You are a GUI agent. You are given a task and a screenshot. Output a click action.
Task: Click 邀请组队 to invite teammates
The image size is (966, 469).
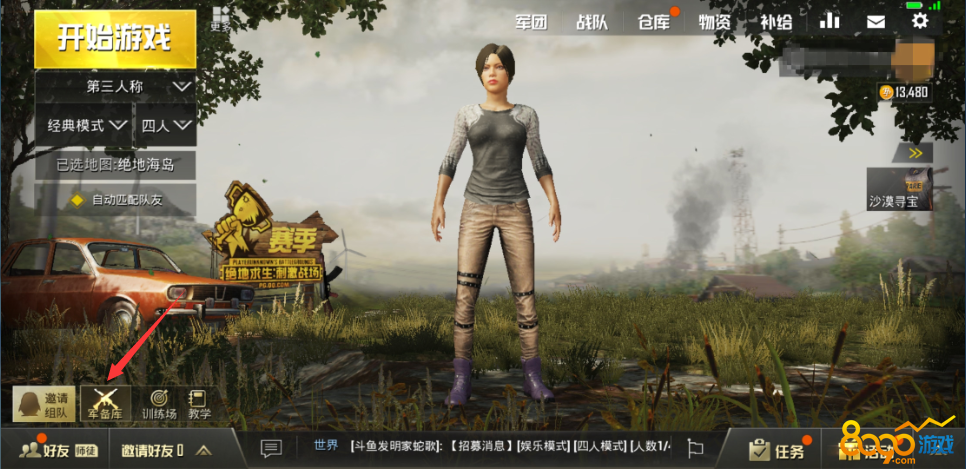44,404
